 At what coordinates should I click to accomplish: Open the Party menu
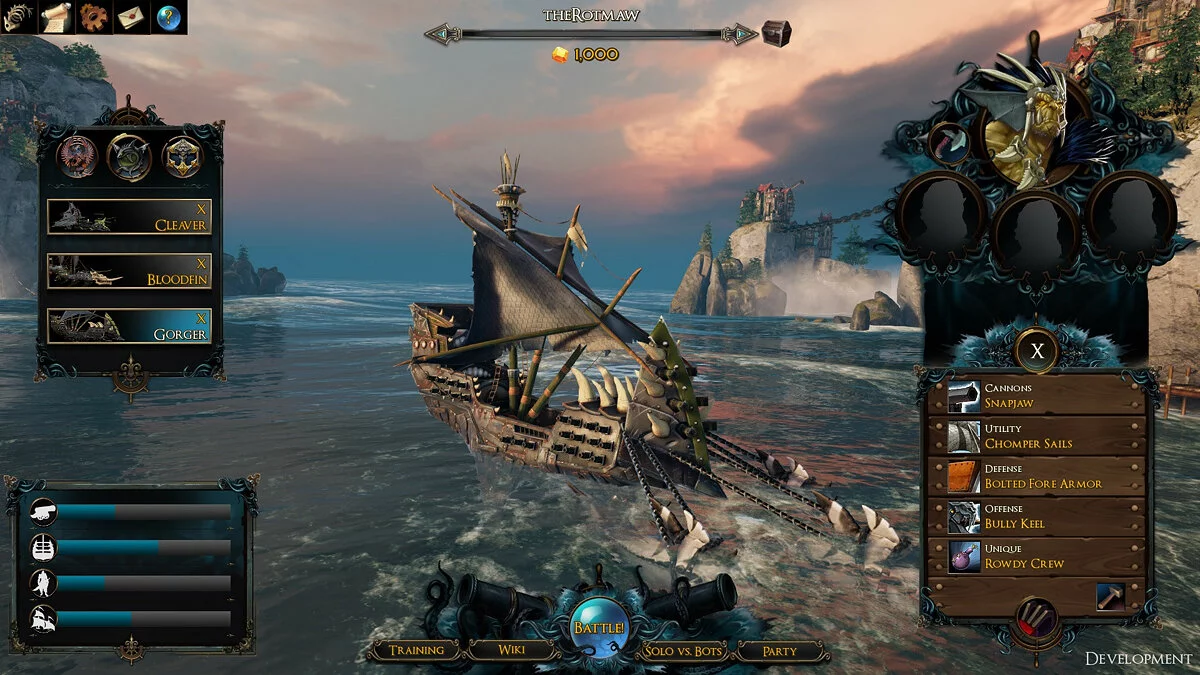780,651
